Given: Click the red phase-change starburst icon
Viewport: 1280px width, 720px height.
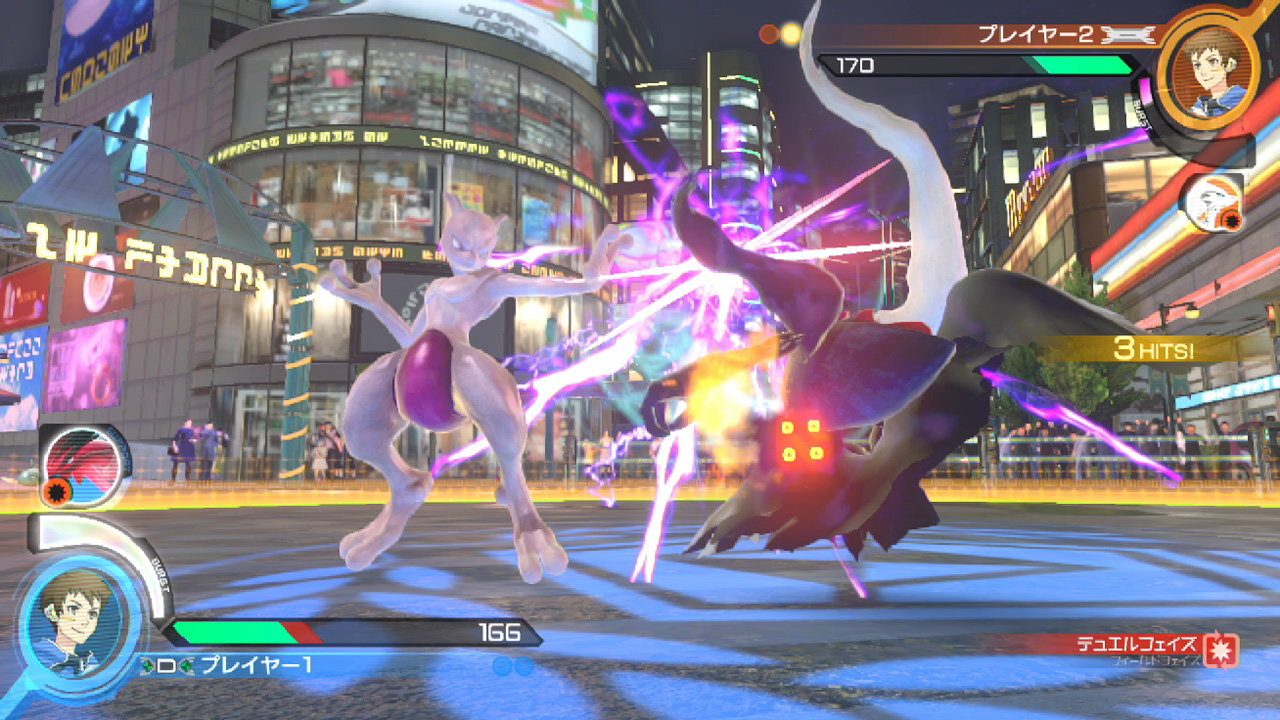Looking at the screenshot, I should 1222,651.
